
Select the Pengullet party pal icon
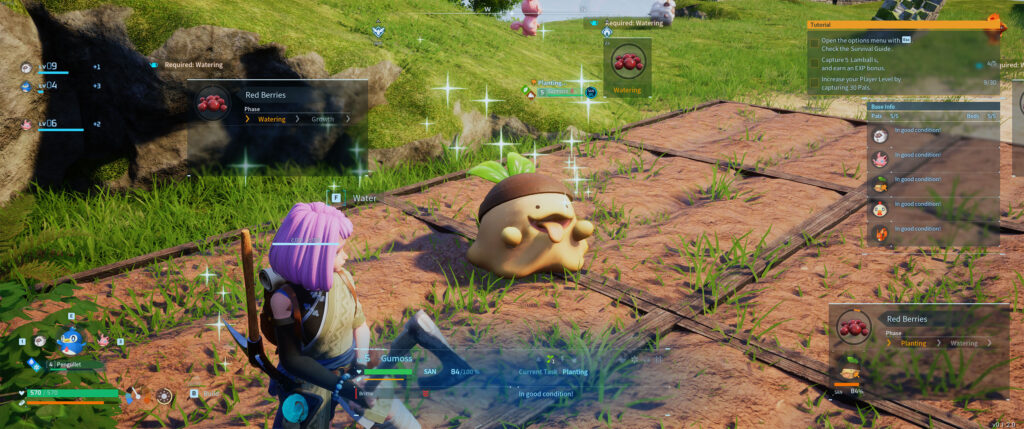tap(70, 341)
